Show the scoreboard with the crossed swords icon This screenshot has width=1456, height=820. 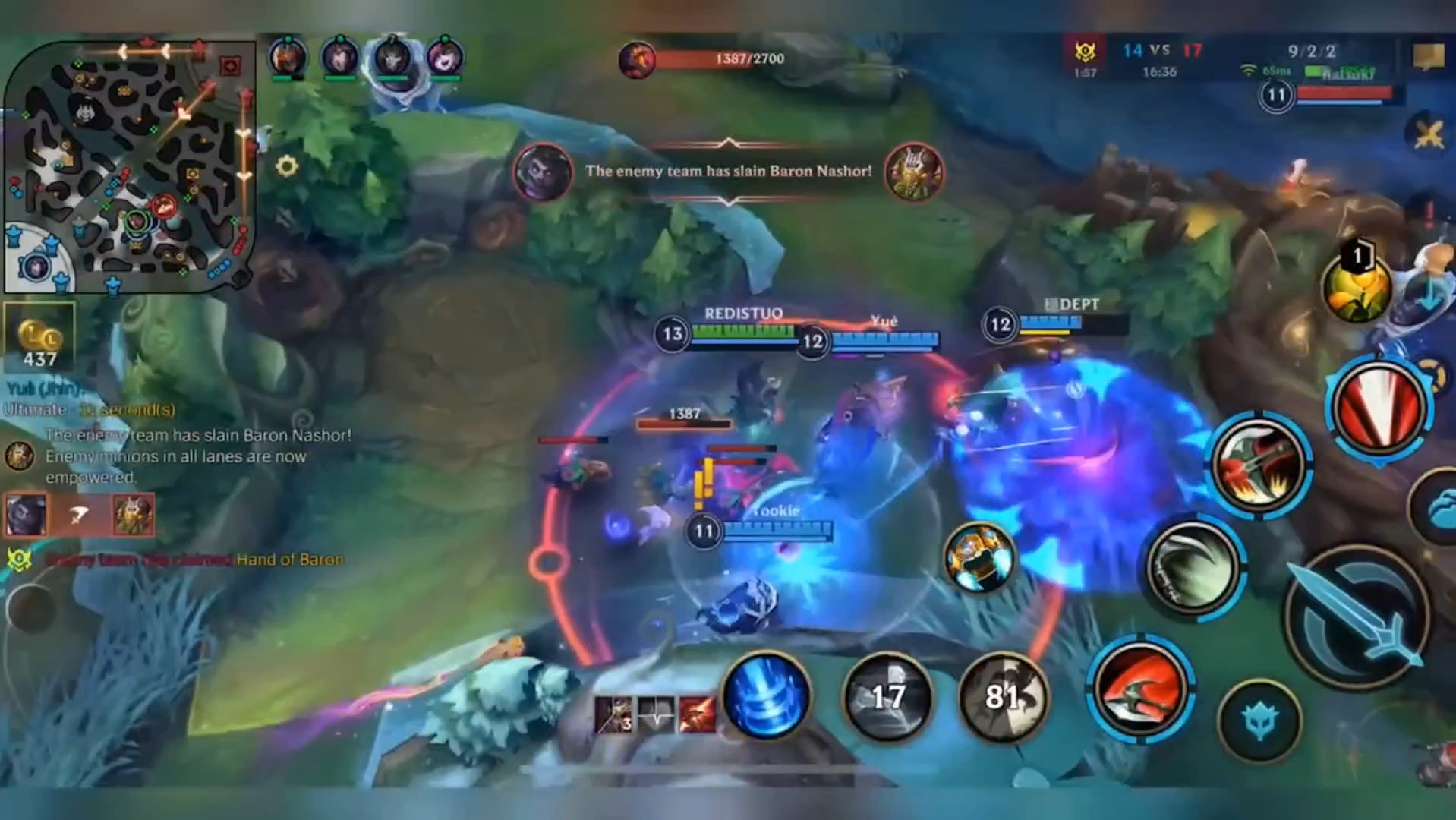click(1428, 135)
